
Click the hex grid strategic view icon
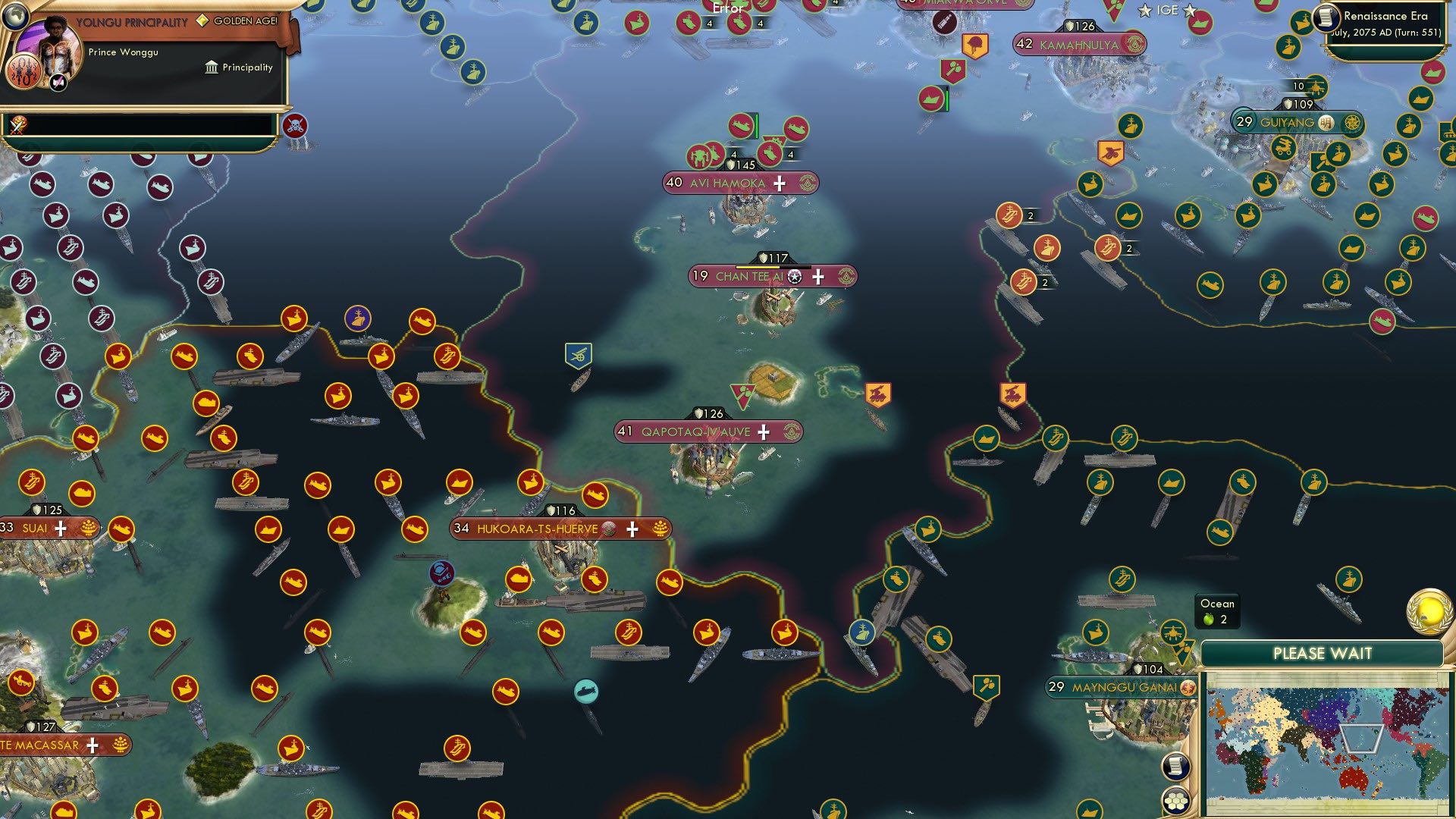[1176, 799]
